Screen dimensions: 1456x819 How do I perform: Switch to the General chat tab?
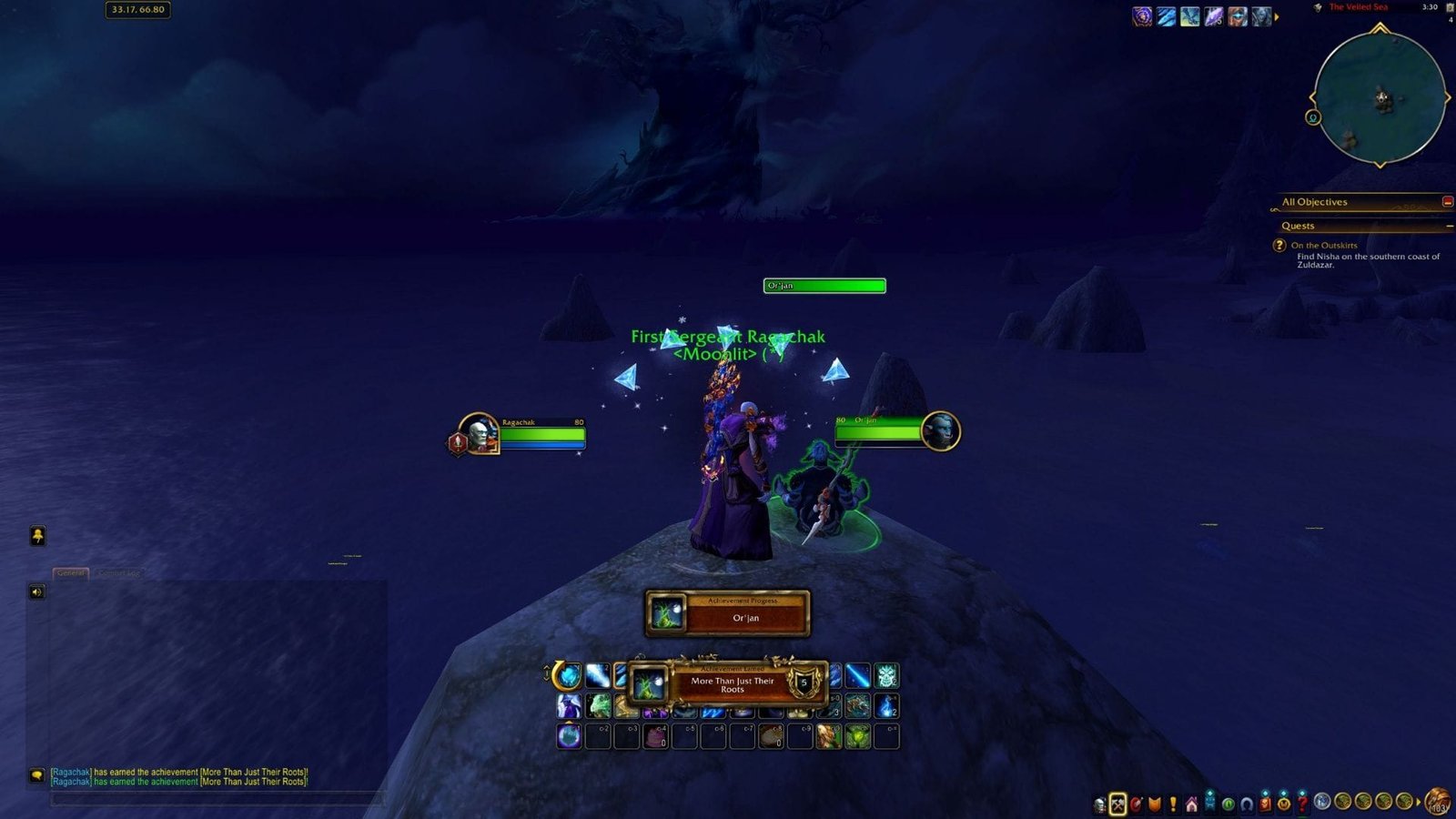pos(70,573)
